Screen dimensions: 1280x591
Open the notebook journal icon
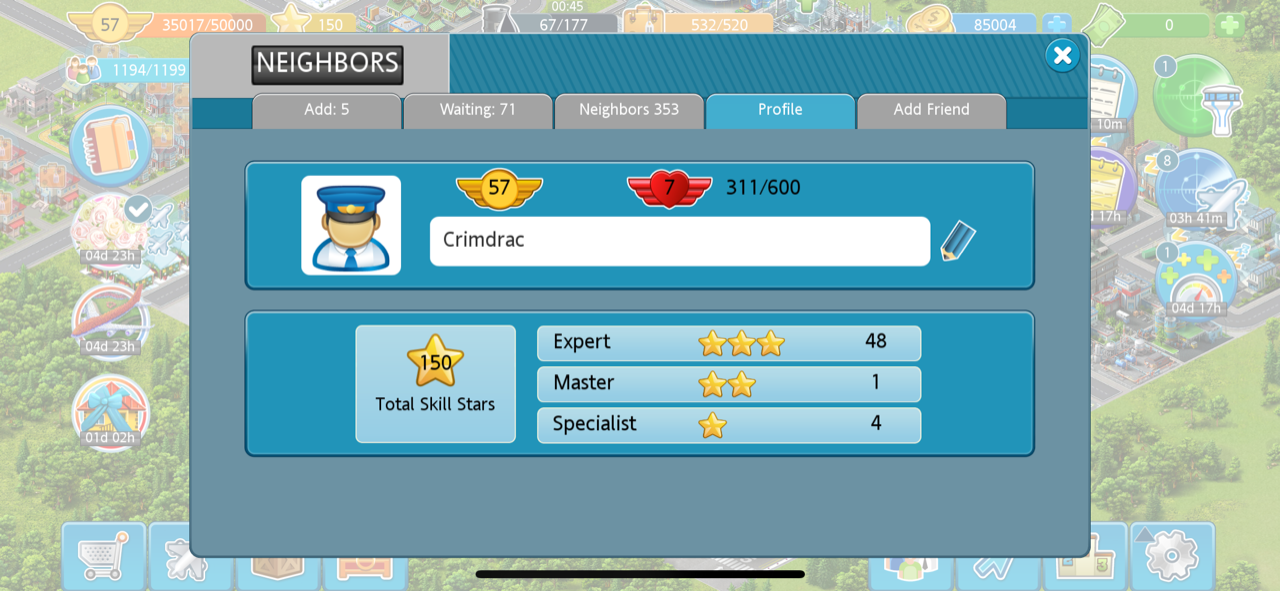110,145
